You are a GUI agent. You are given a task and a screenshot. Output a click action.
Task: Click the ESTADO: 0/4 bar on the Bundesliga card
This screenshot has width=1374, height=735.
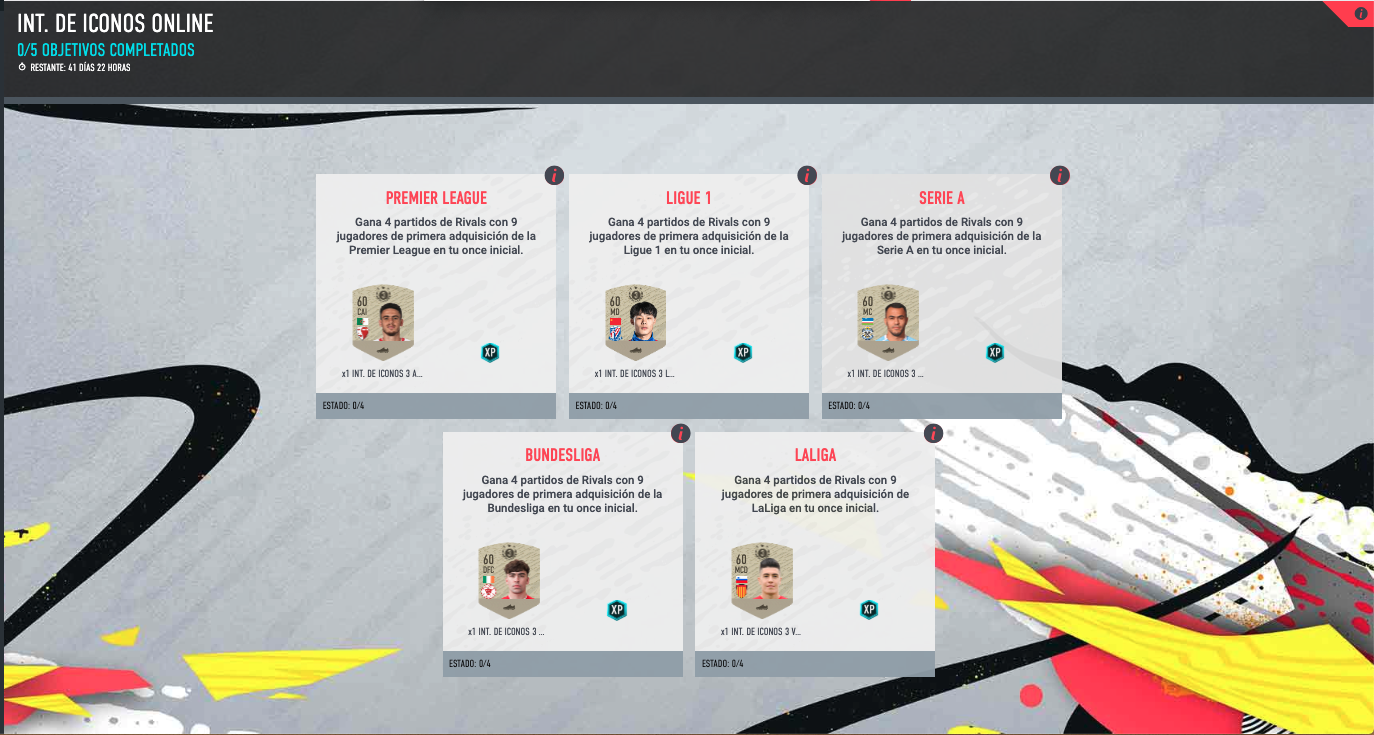[x=562, y=662]
